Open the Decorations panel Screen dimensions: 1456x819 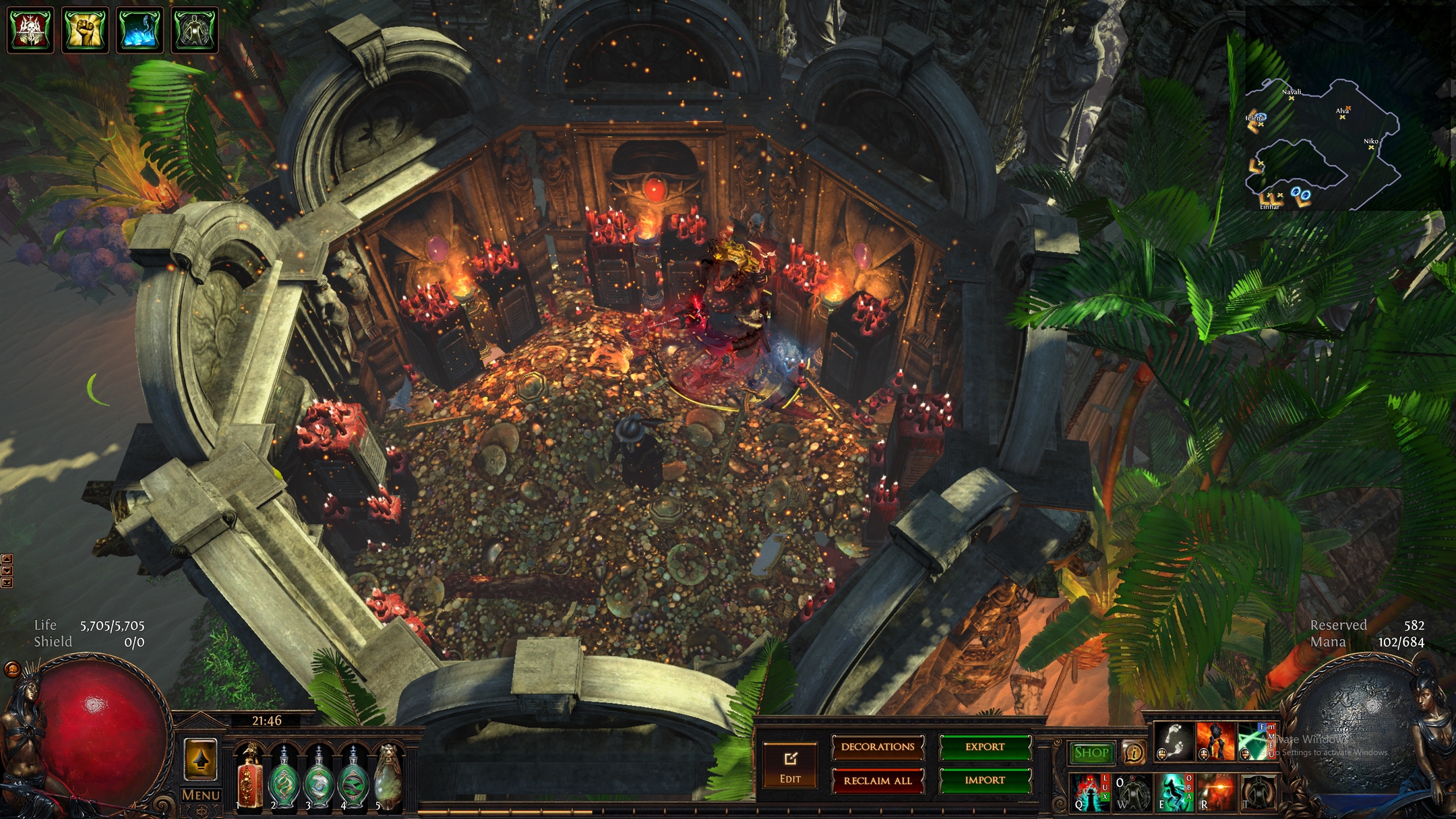878,747
